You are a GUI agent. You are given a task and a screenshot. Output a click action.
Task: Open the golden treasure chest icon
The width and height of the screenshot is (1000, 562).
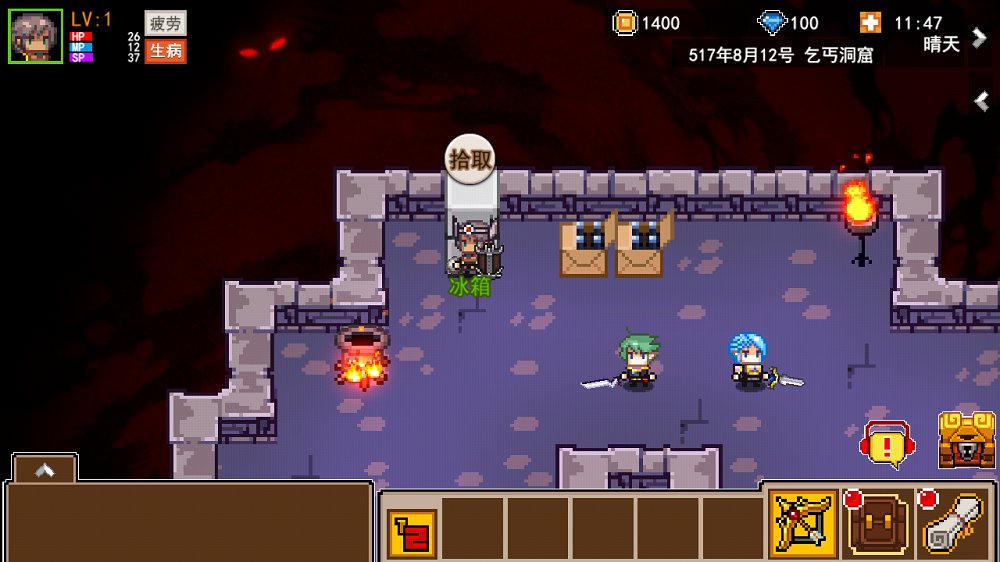click(966, 440)
